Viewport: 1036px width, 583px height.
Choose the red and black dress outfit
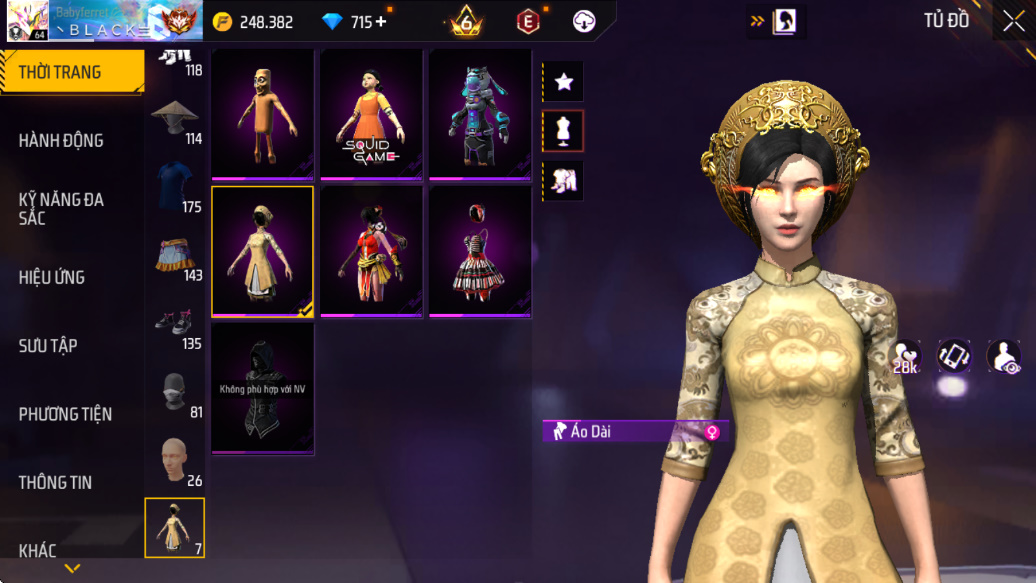[480, 252]
